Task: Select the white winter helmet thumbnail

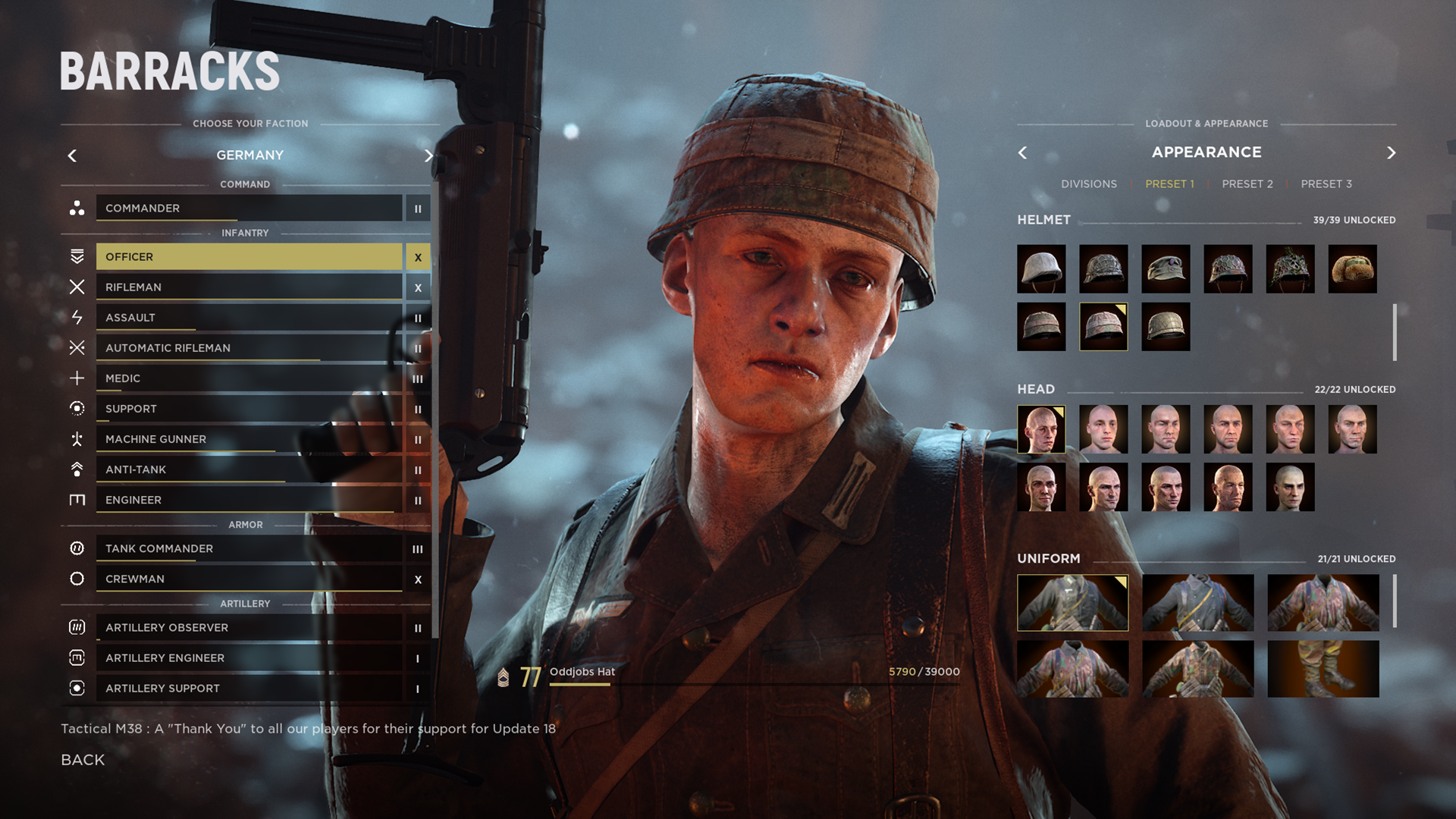Action: pyautogui.click(x=1040, y=269)
